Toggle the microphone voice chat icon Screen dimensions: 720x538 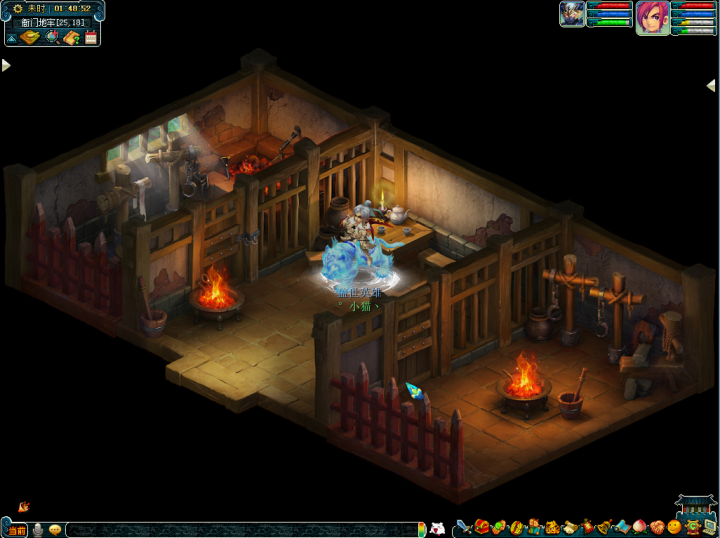(38, 529)
